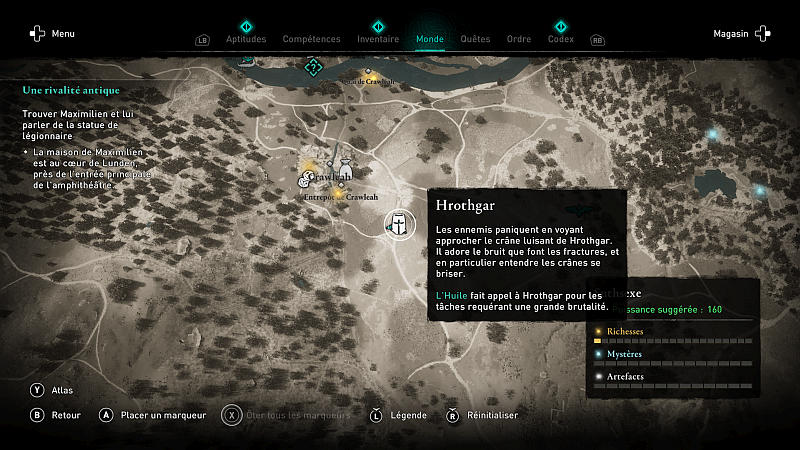
Task: Switch to the Ordre tab
Action: 519,39
